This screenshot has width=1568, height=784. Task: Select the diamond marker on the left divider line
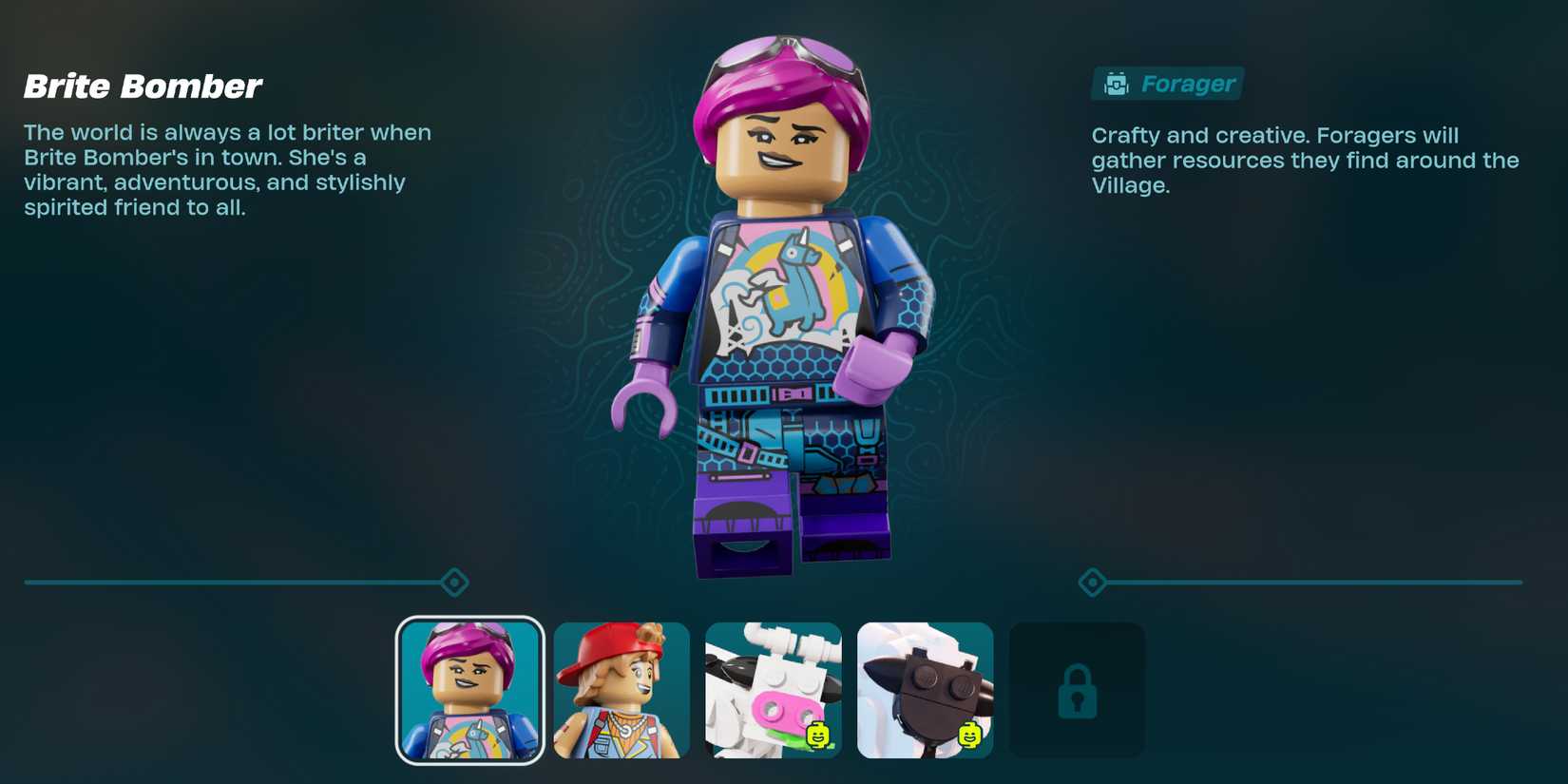tap(453, 581)
